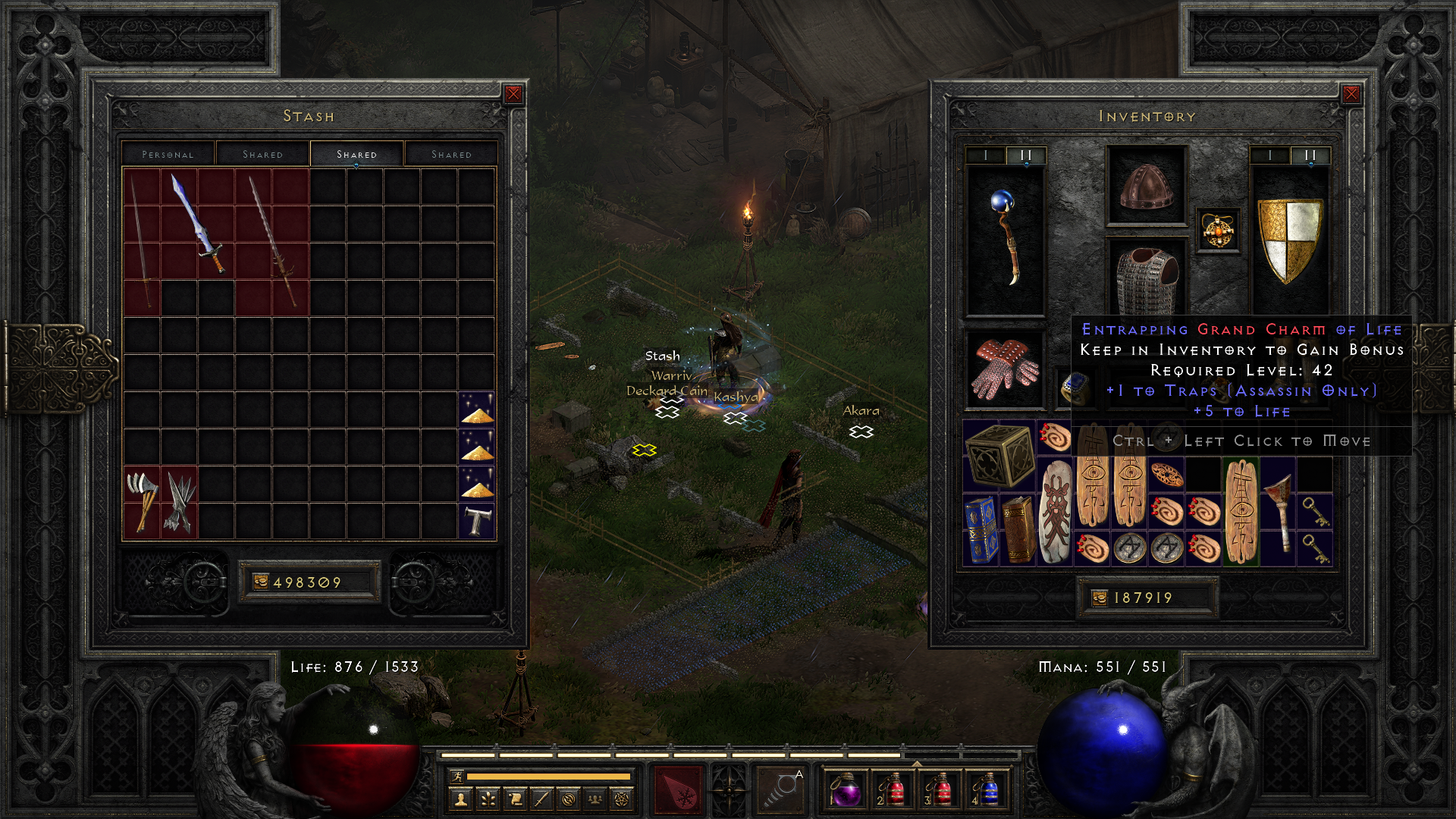The width and height of the screenshot is (1456, 819).
Task: Click the sword icon in the mini panel
Action: click(541, 799)
